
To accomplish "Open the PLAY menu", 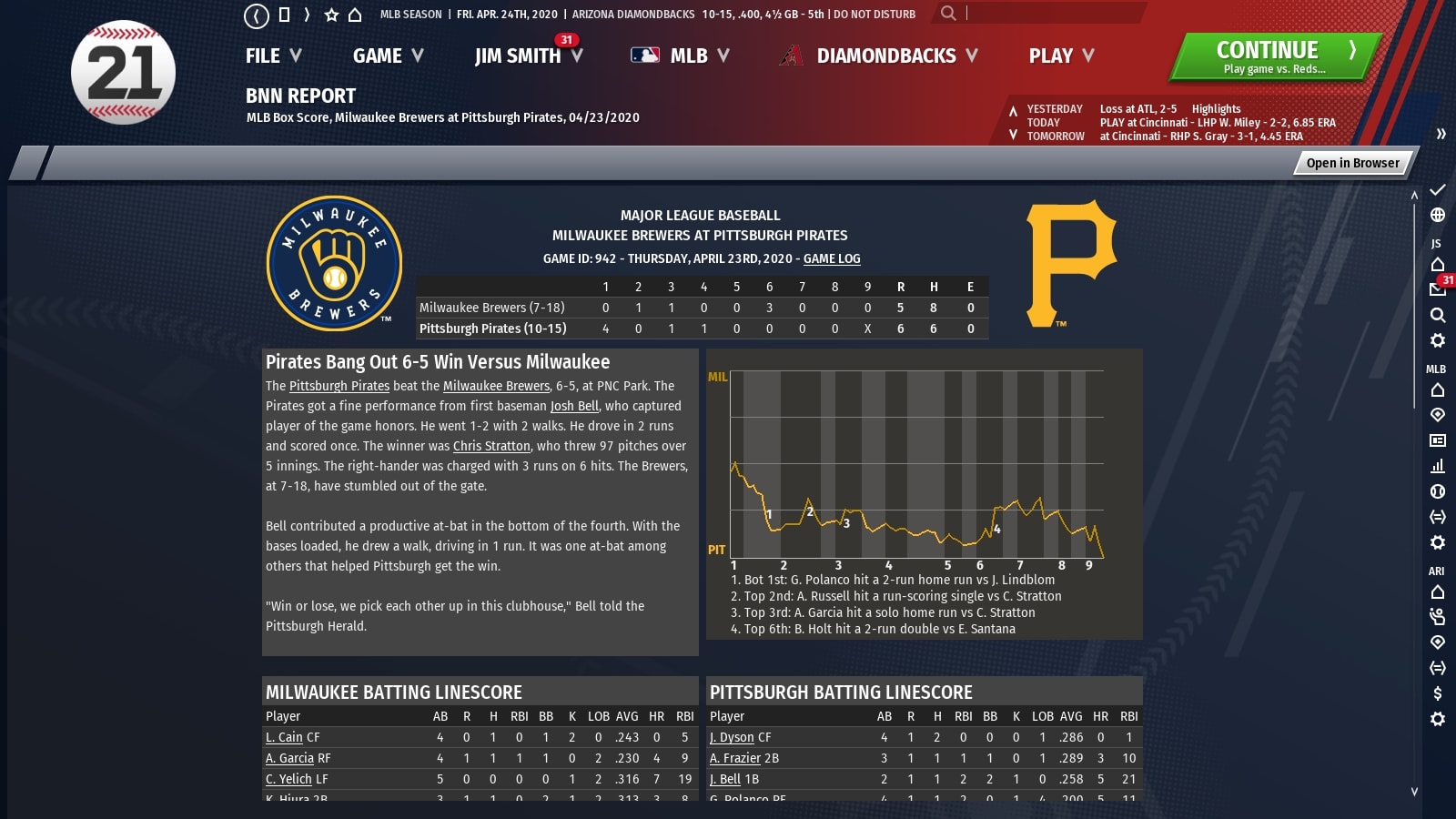I will [1061, 56].
